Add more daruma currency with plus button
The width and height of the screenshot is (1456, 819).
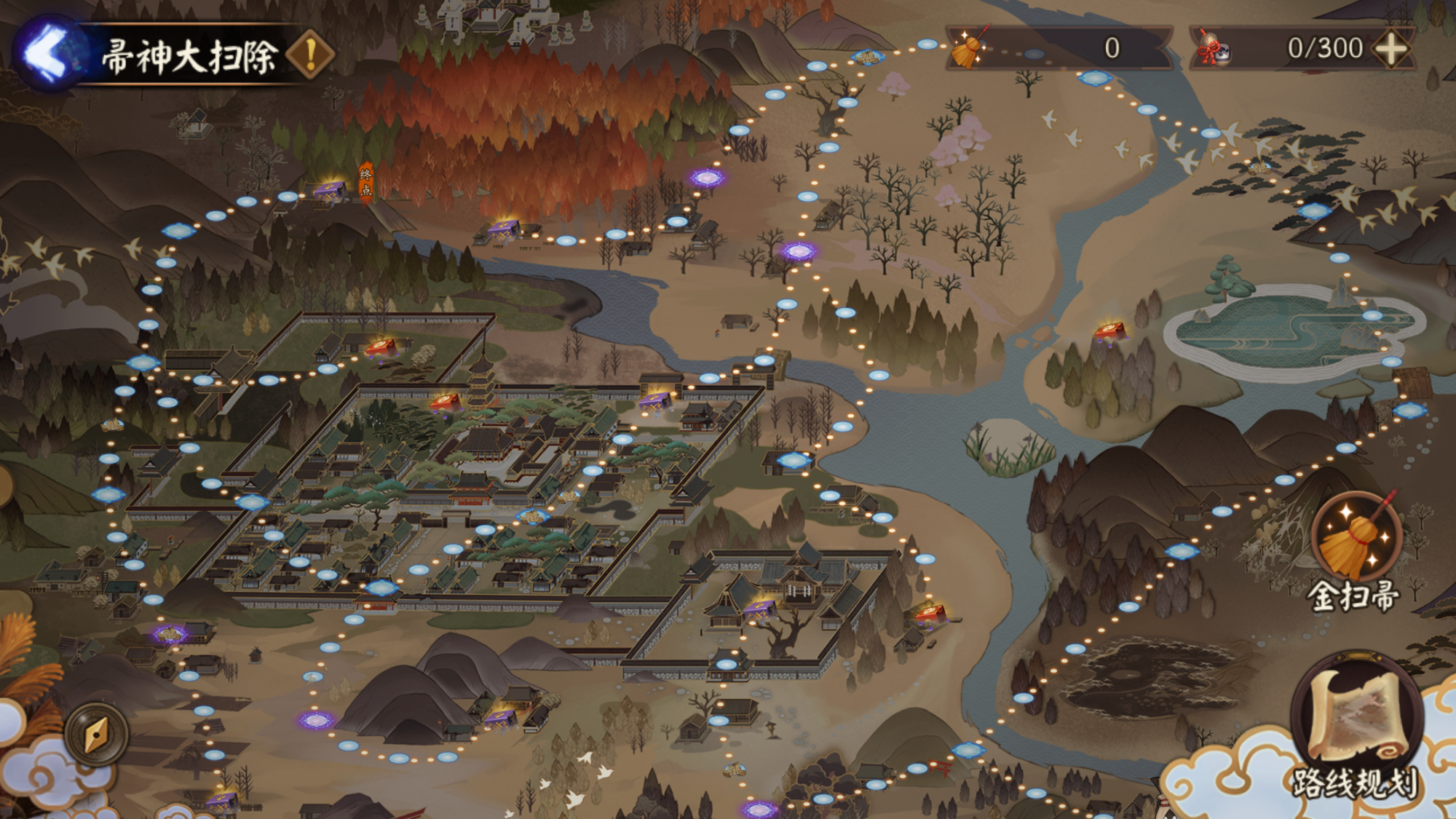click(x=1391, y=49)
